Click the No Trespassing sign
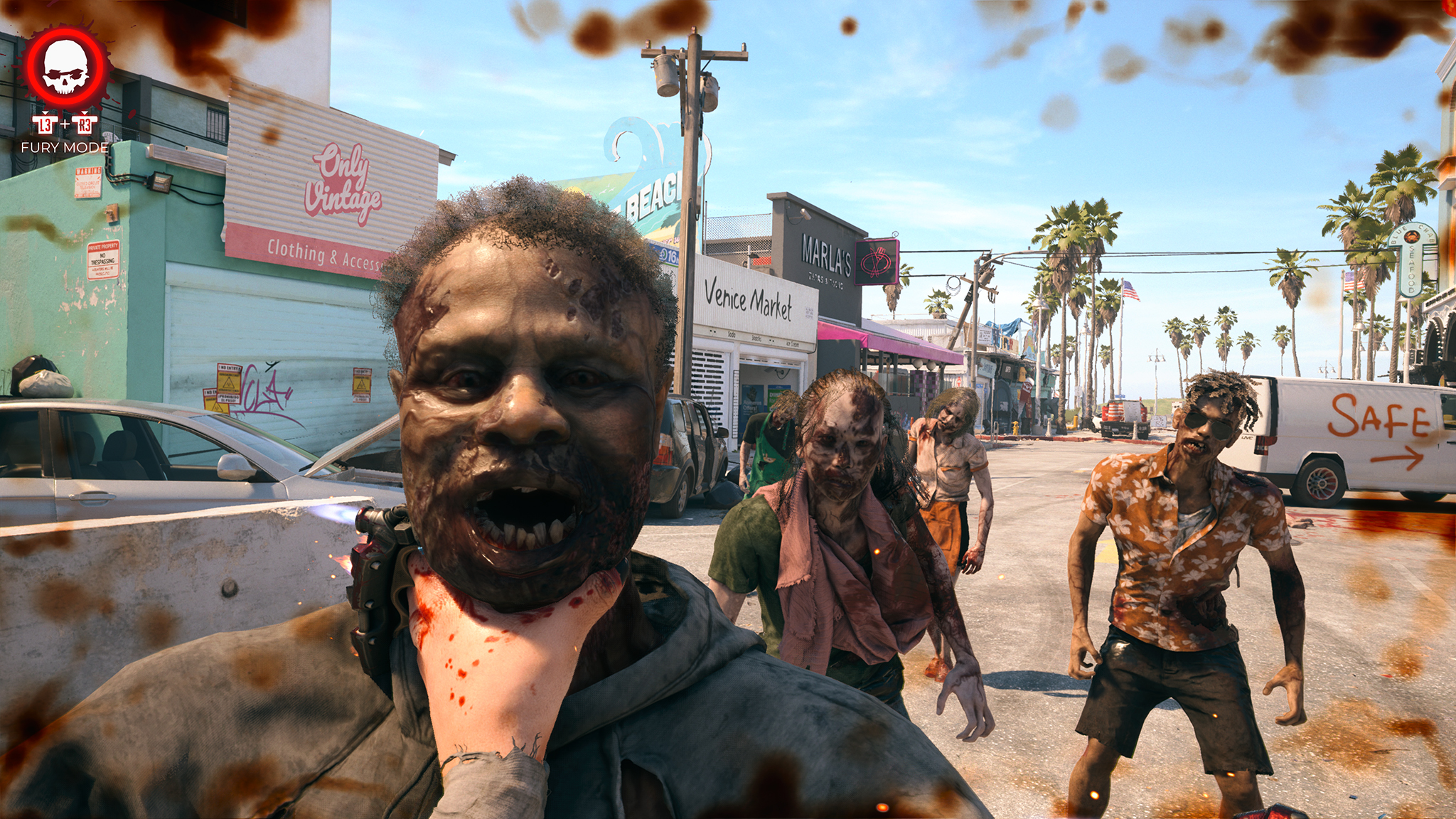1456x819 pixels. (x=103, y=259)
